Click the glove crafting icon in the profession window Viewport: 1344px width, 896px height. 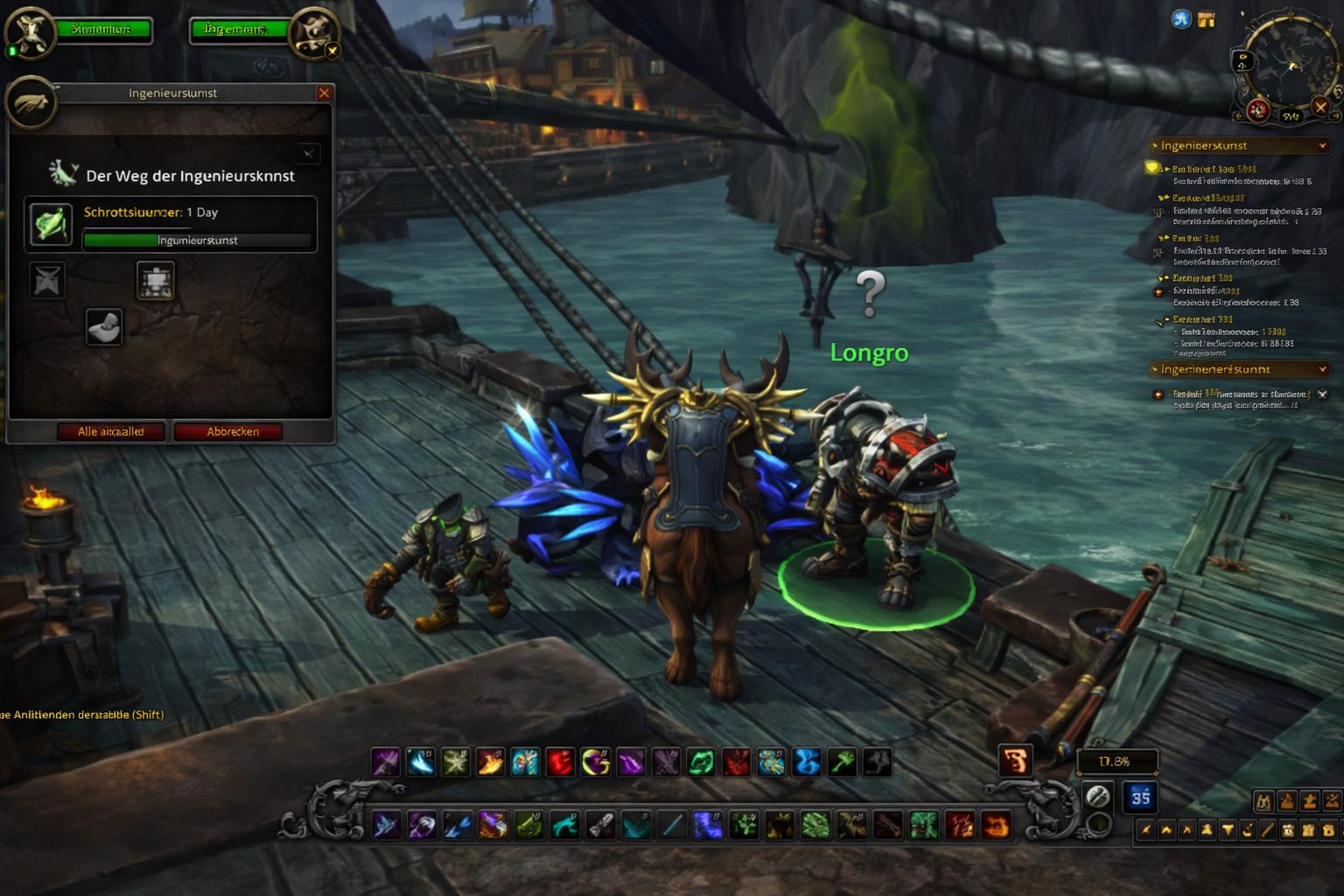click(x=103, y=328)
